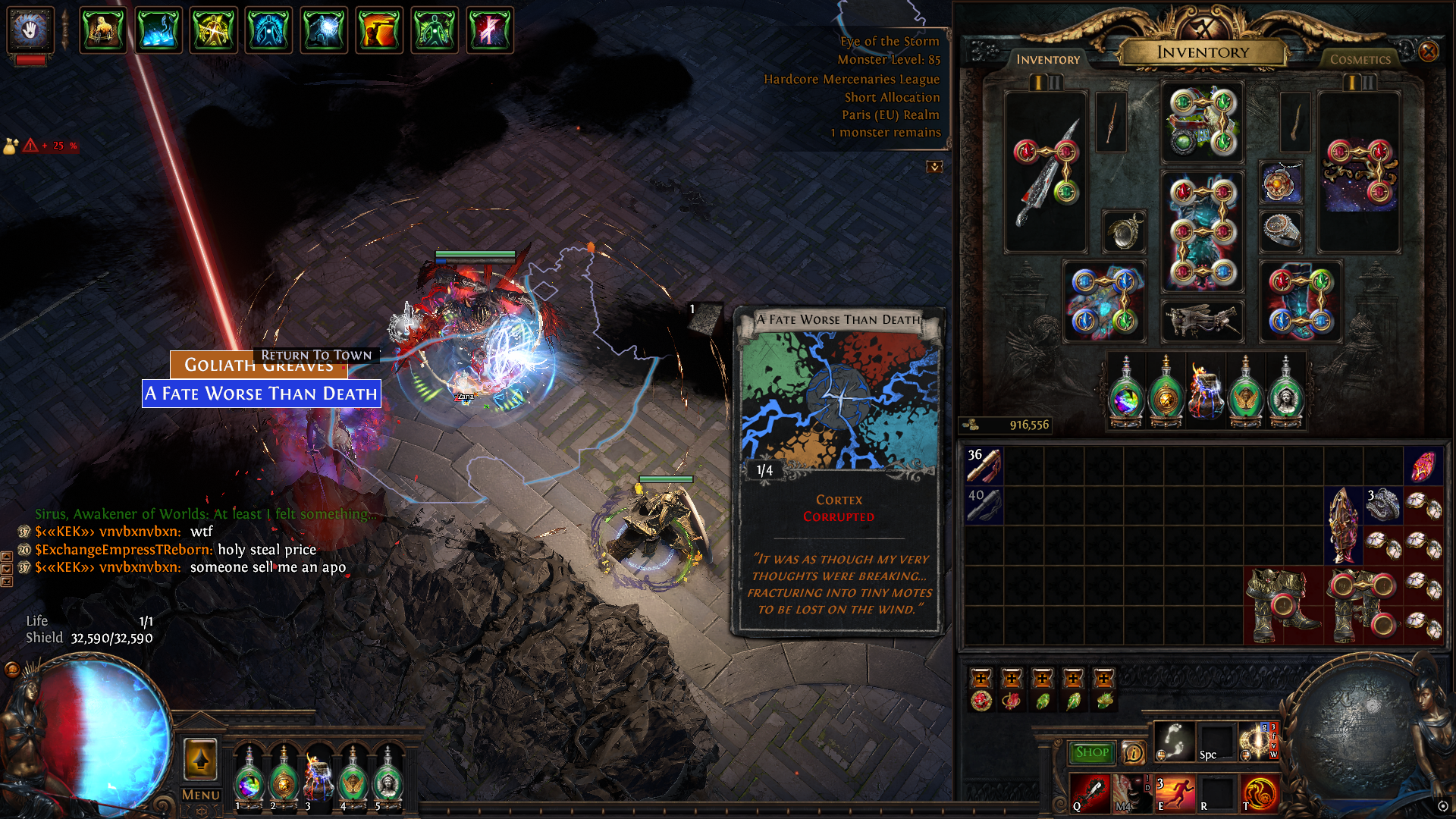Screen dimensions: 1456x819
Task: Select the equipped amulet slot
Action: (x=1281, y=183)
